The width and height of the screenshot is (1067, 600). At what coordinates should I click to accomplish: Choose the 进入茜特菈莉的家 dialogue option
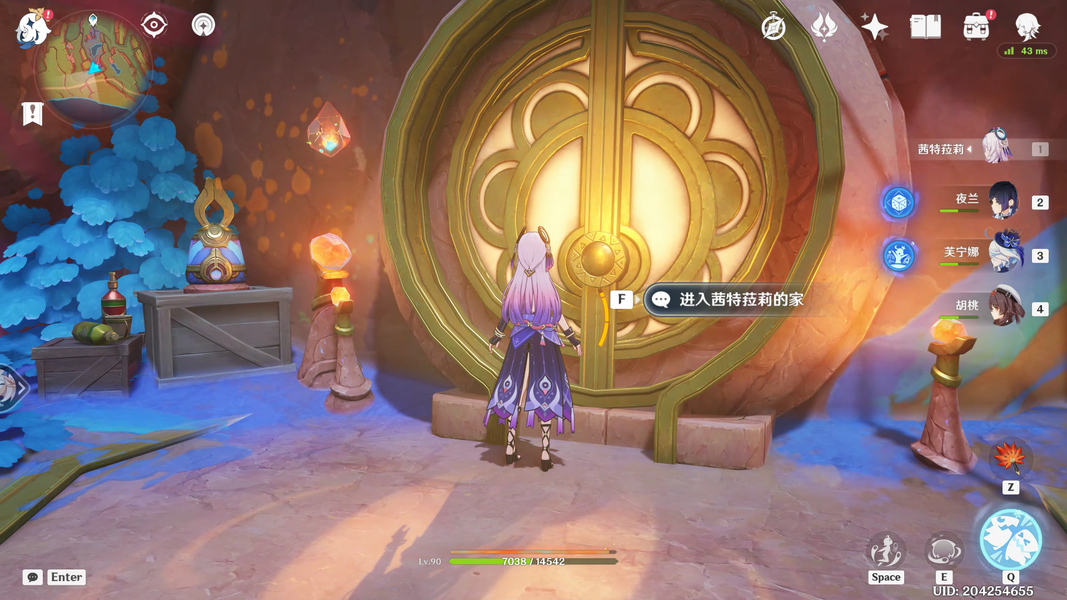[x=740, y=299]
